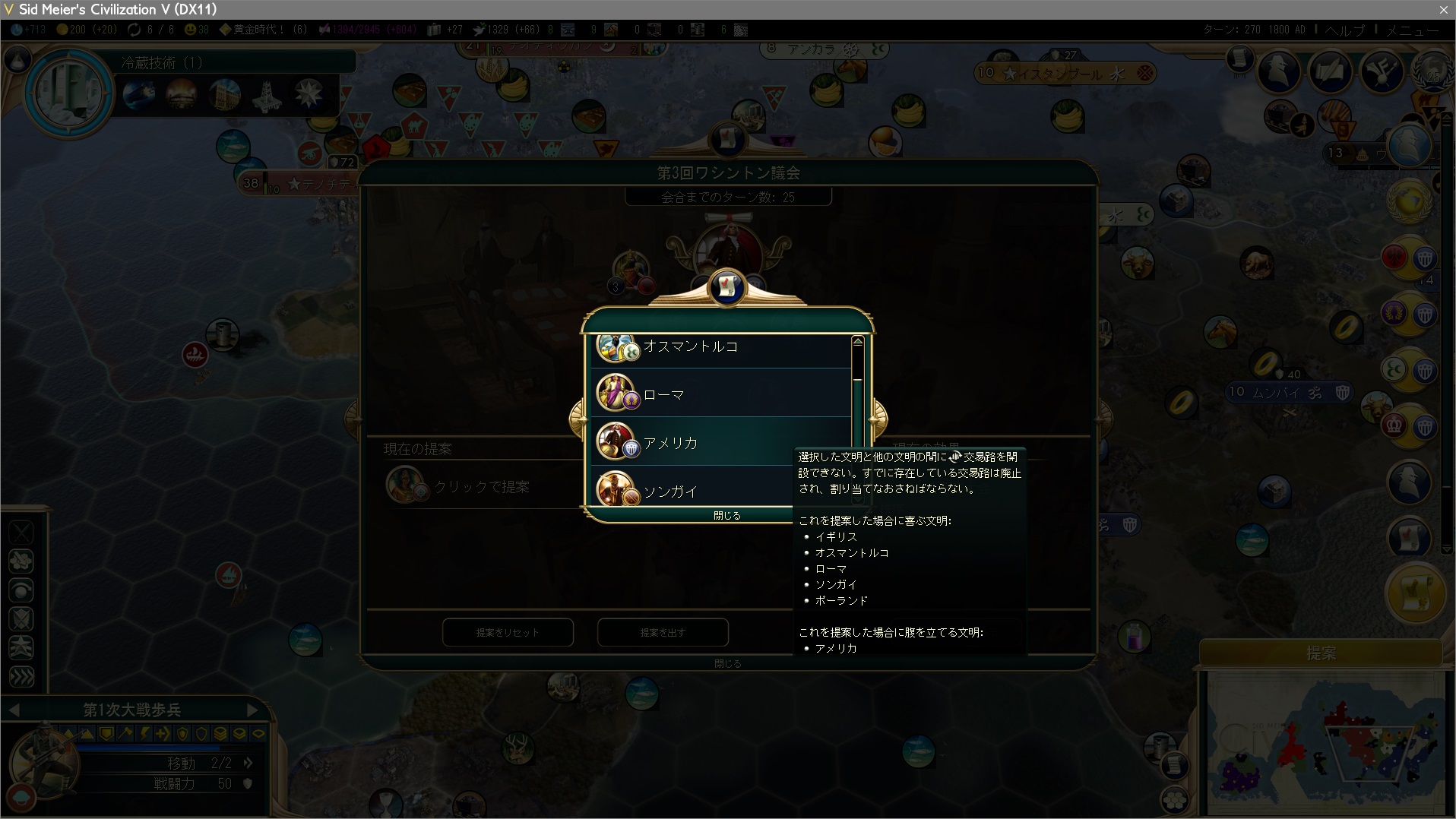Viewport: 1456px width, 819px height.
Task: Click the クリックで提案 proposal slot
Action: point(480,486)
